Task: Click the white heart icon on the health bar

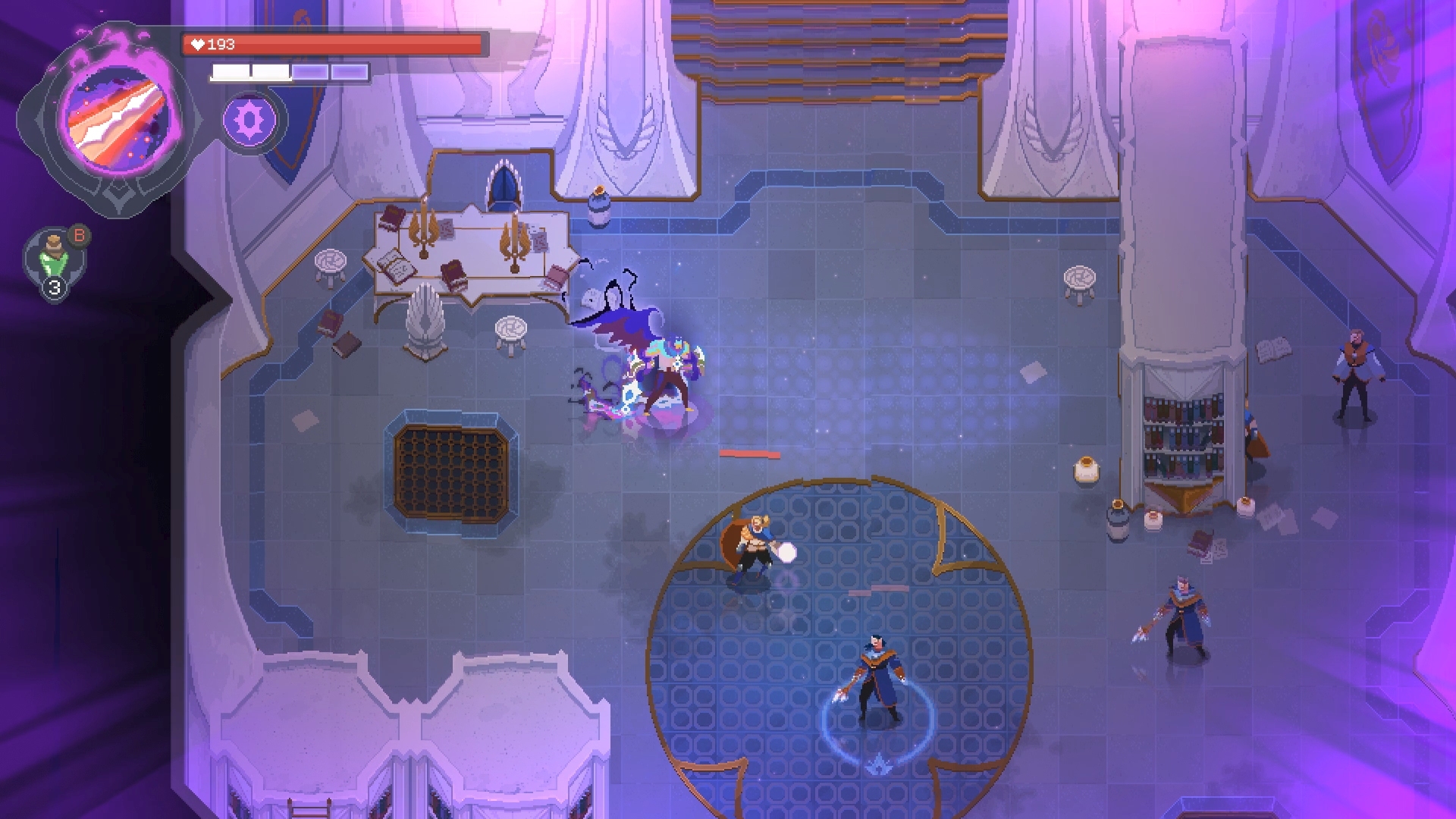Action: 198,43
